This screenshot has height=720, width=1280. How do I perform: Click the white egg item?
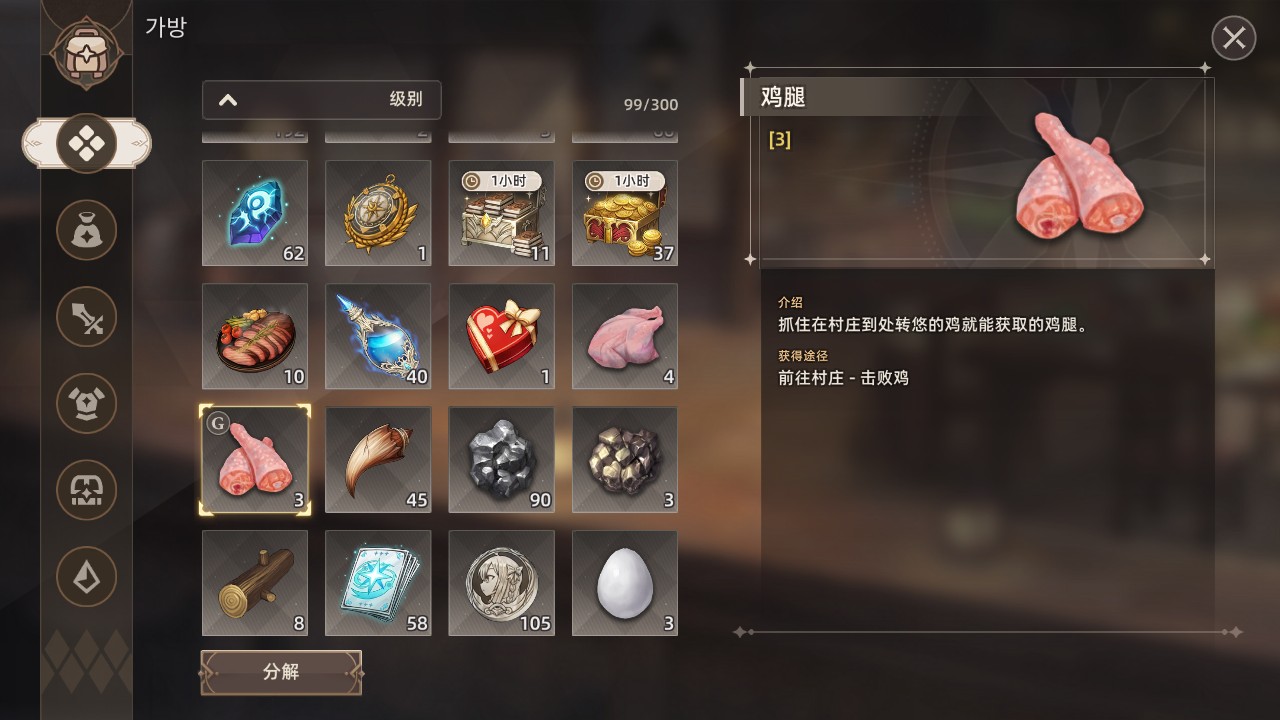point(624,583)
